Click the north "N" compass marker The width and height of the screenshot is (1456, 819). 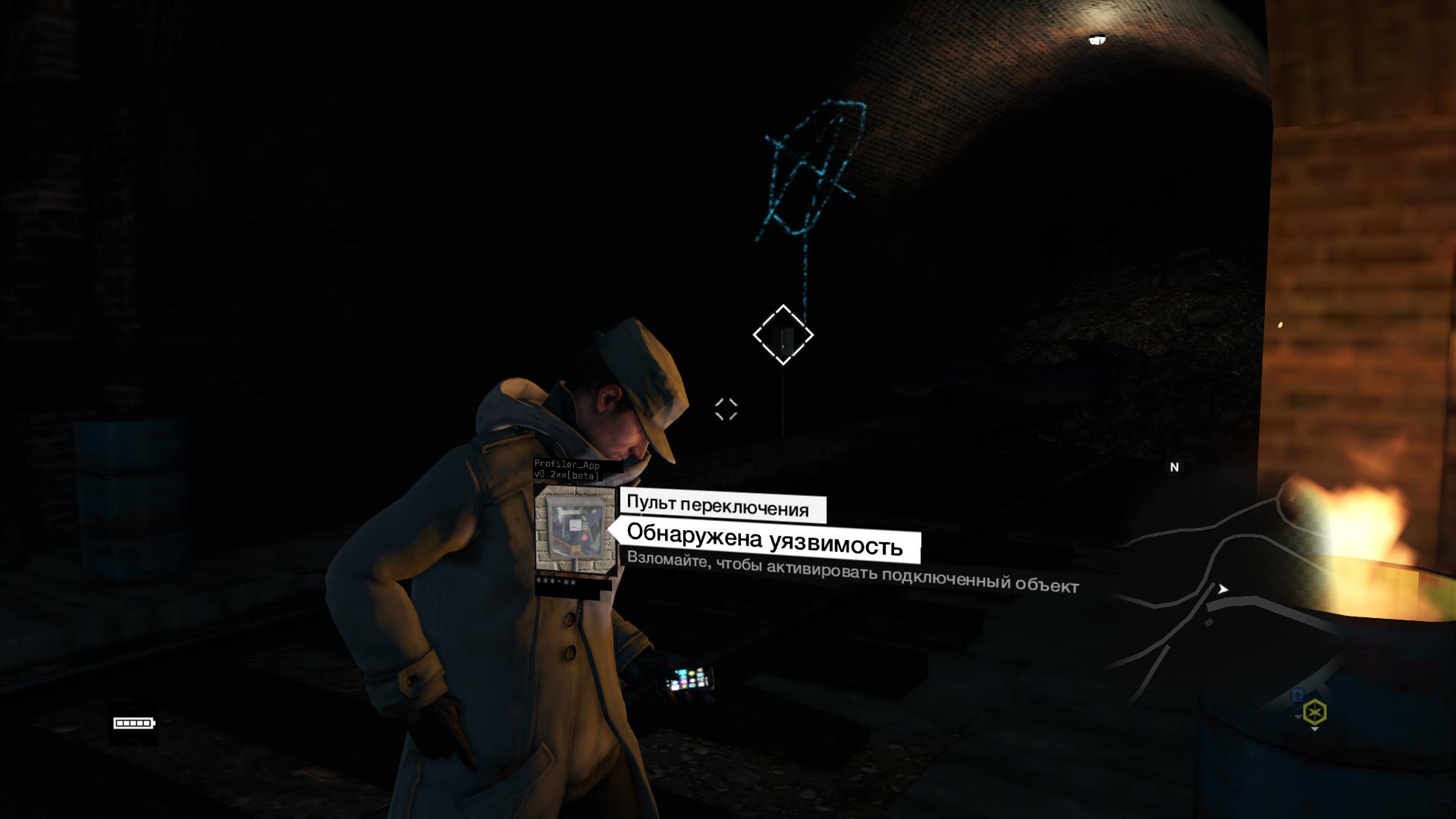(1174, 467)
